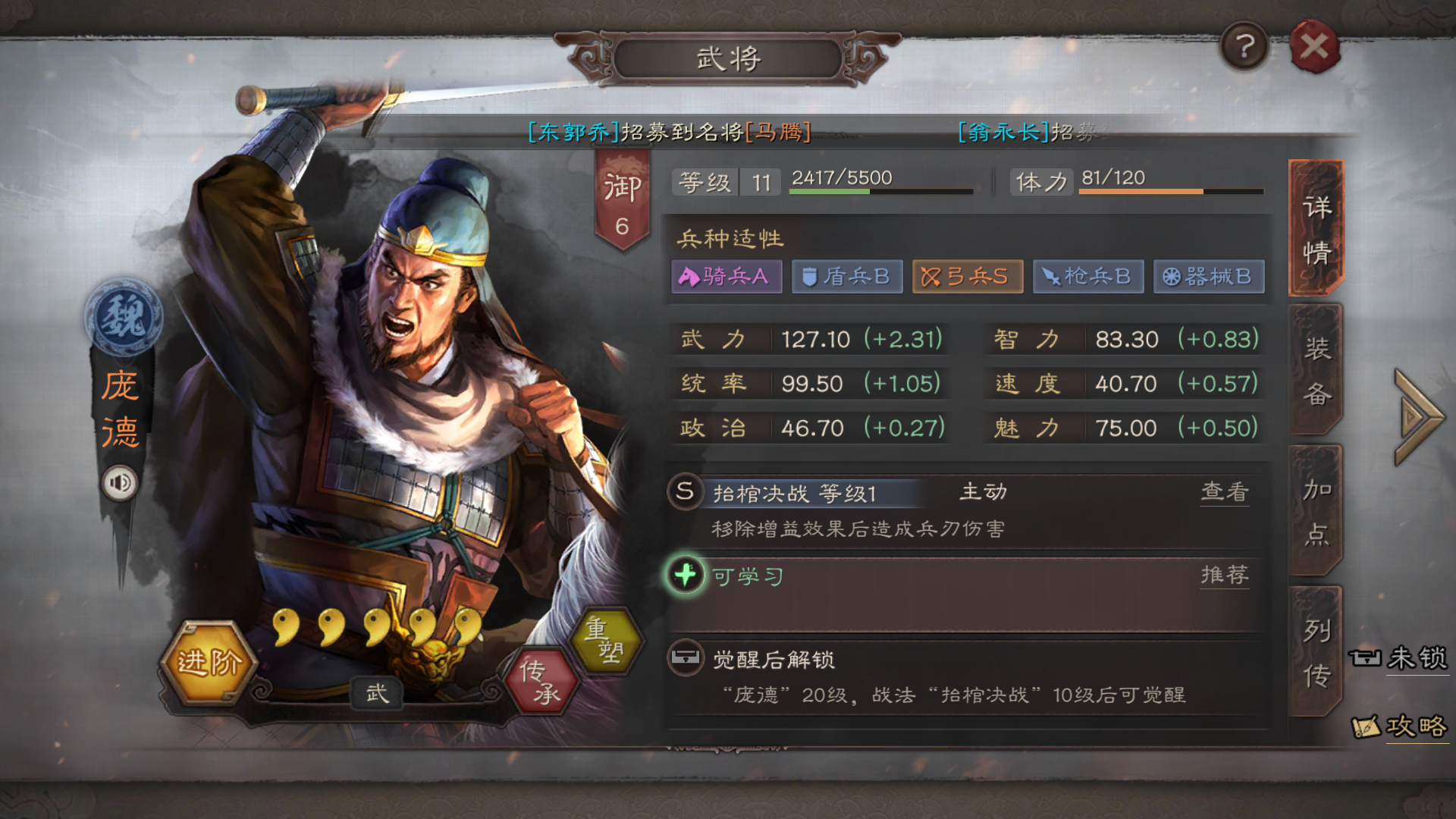
Task: View 抬棺决战 skill details via 查看
Action: [1224, 491]
